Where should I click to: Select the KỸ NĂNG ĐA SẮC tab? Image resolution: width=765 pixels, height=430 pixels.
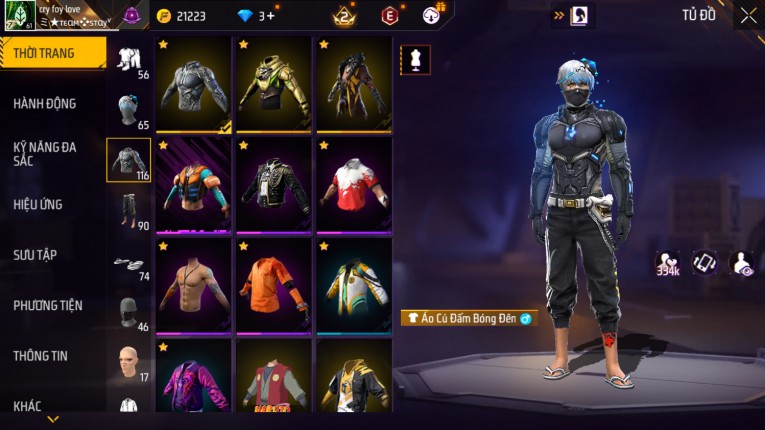(45, 153)
